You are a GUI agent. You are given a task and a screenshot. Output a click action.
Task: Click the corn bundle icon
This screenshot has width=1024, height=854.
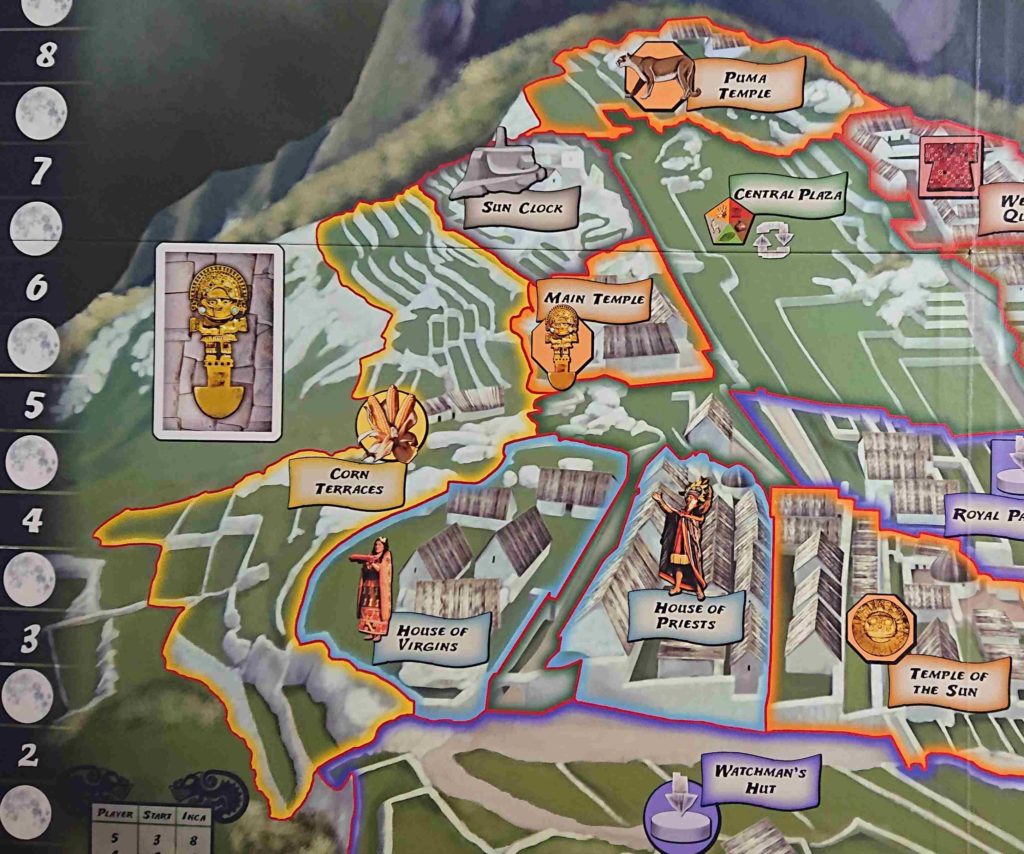tap(391, 426)
